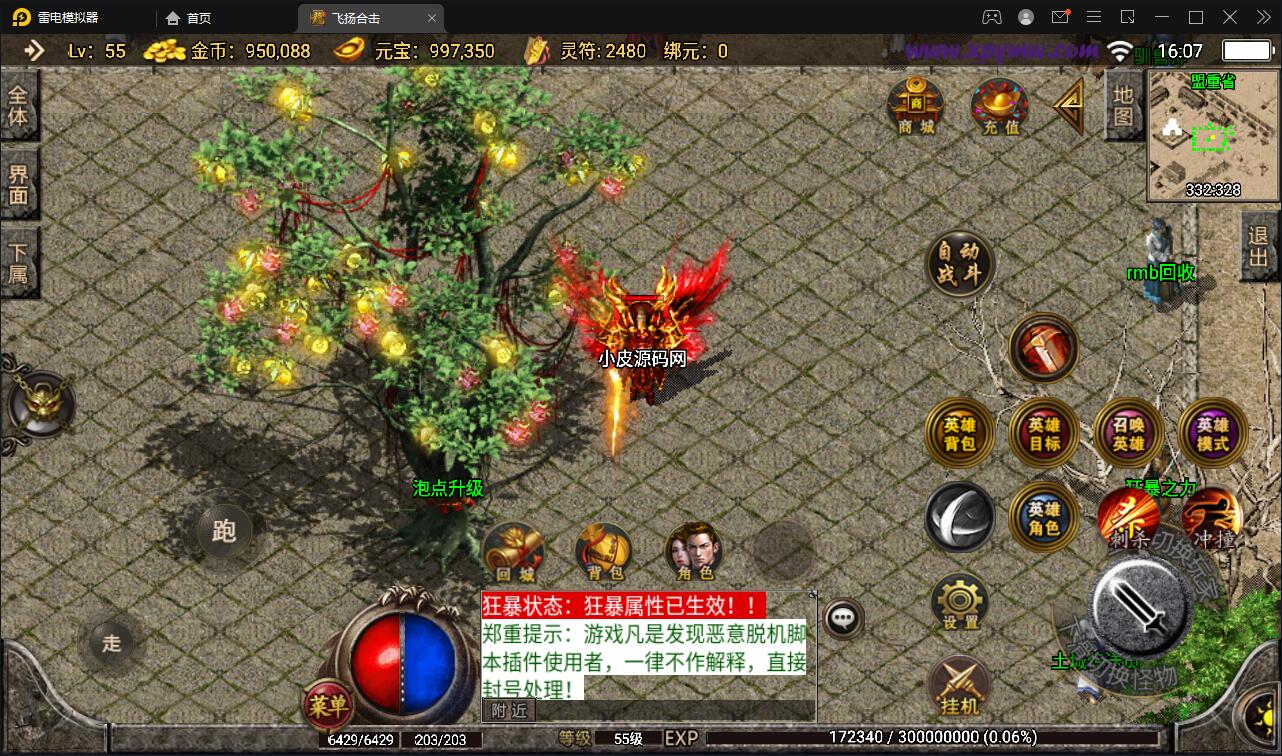Switch movement to 走 walk mode

point(110,644)
